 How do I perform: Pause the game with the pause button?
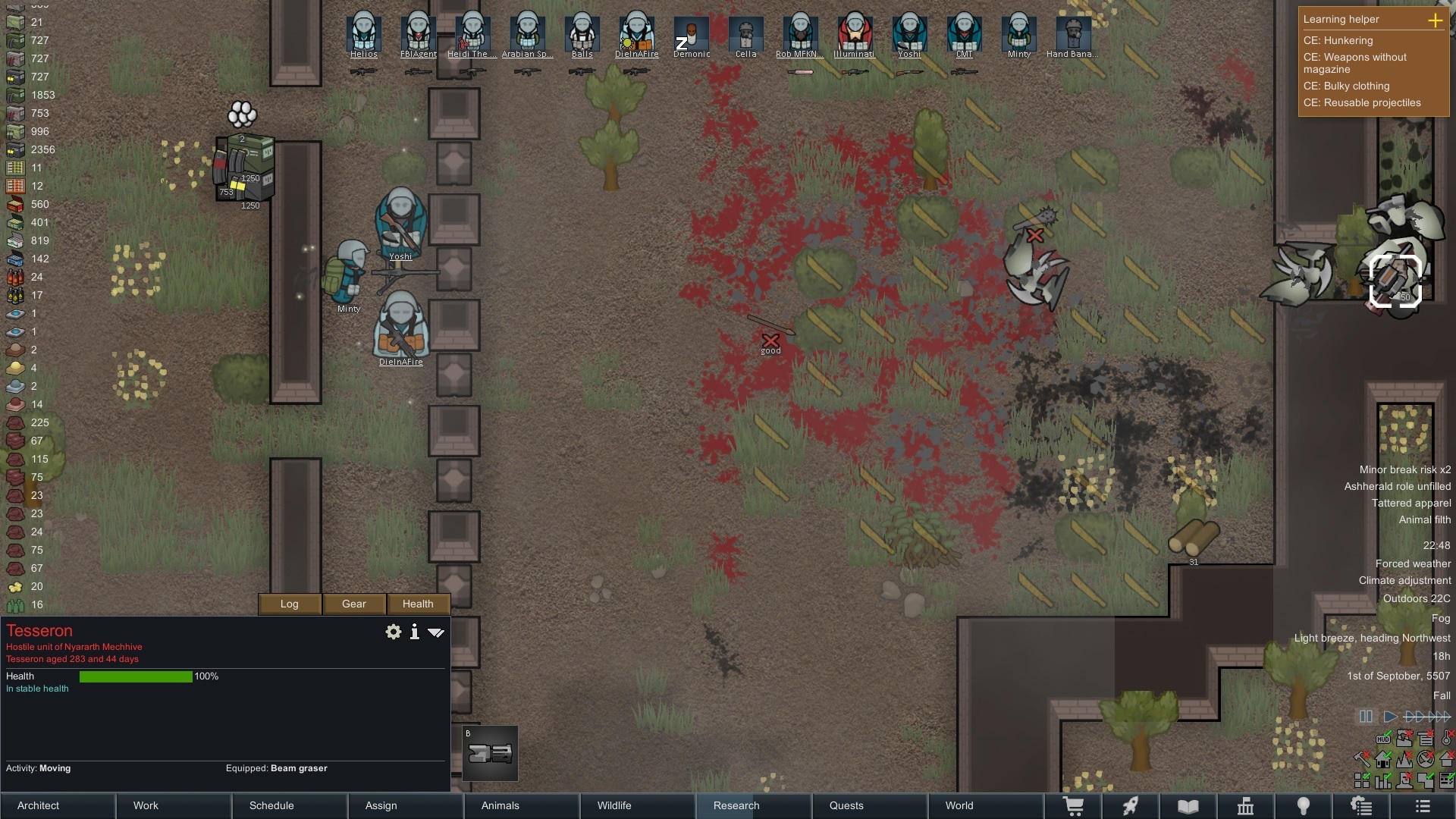pos(1366,716)
